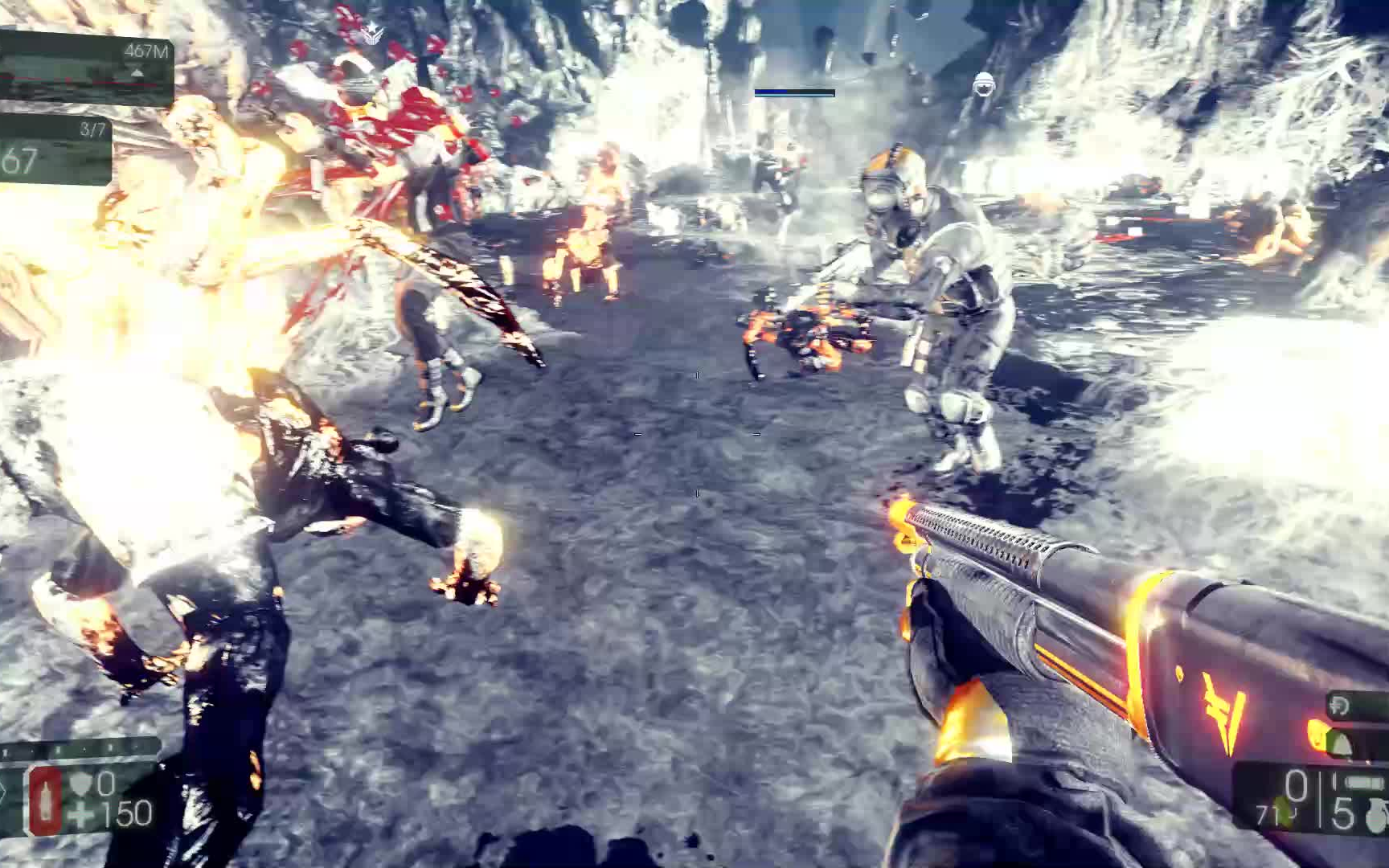Open the 467M distance readout label
1389x868 pixels.
click(145, 51)
